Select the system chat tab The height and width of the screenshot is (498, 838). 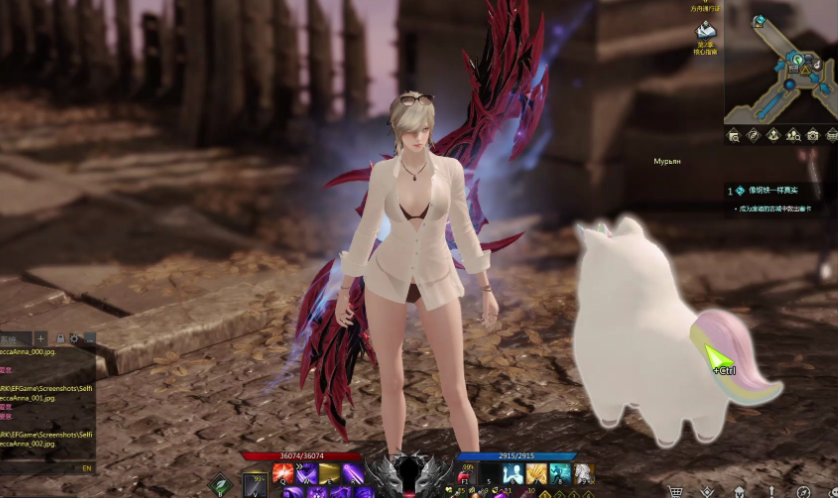[x=14, y=339]
